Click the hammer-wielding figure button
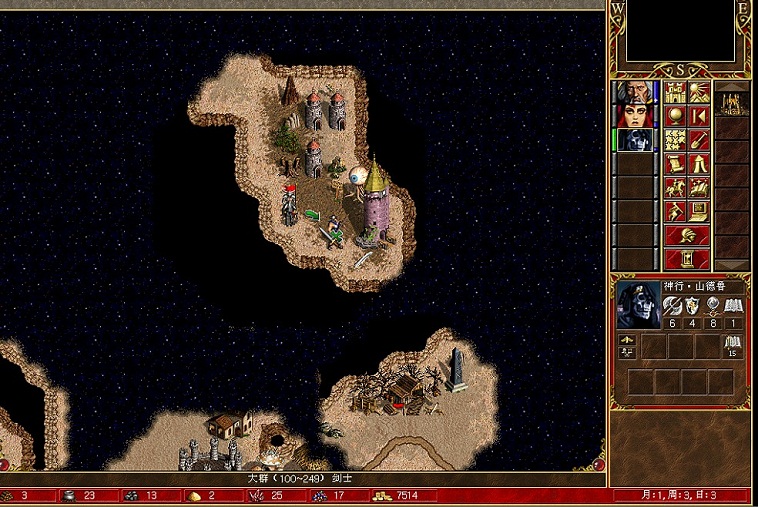Image resolution: width=758 pixels, height=507 pixels. tap(675, 211)
